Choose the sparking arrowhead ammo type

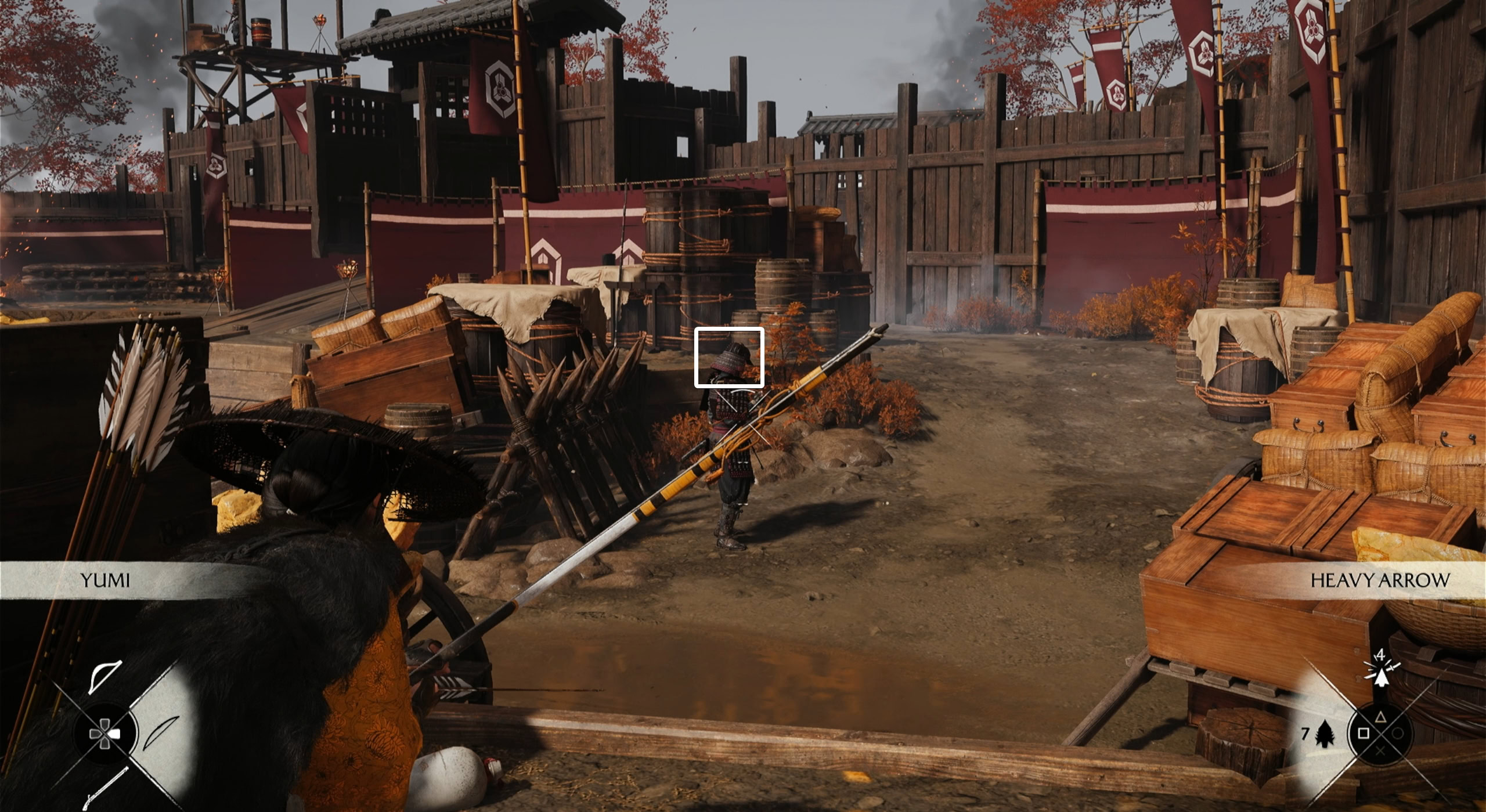[x=1381, y=675]
